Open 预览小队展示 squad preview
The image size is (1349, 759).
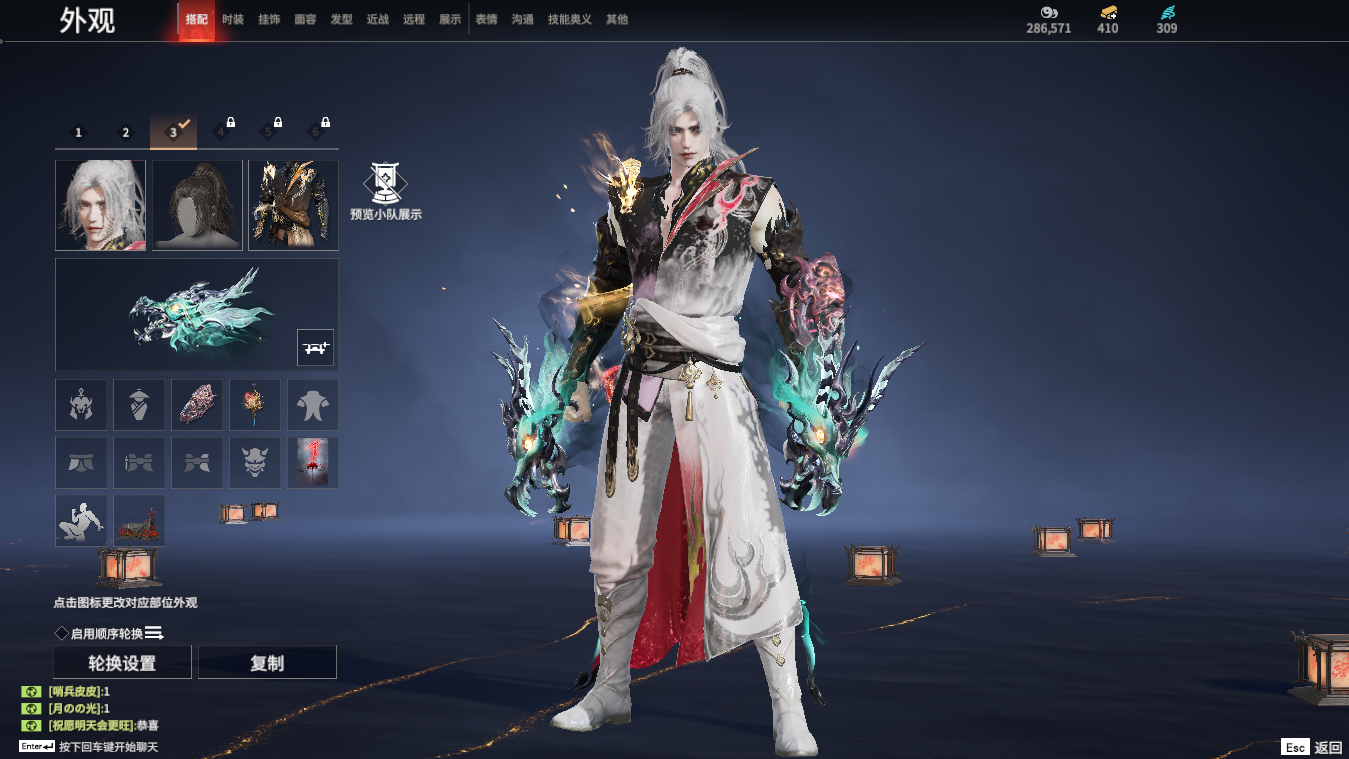385,192
